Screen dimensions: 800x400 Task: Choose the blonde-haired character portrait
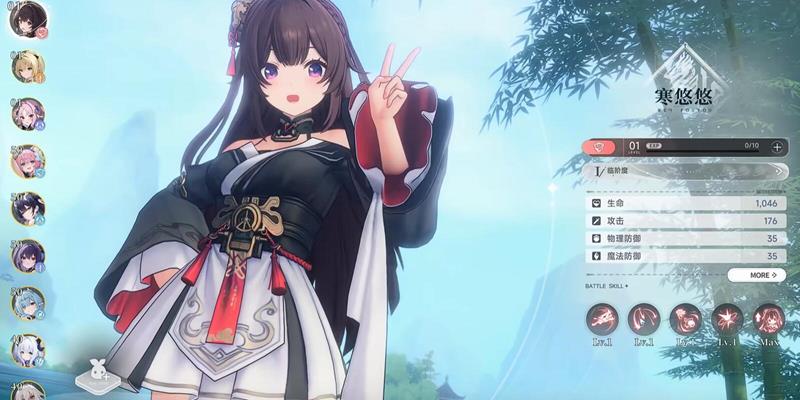click(x=26, y=67)
